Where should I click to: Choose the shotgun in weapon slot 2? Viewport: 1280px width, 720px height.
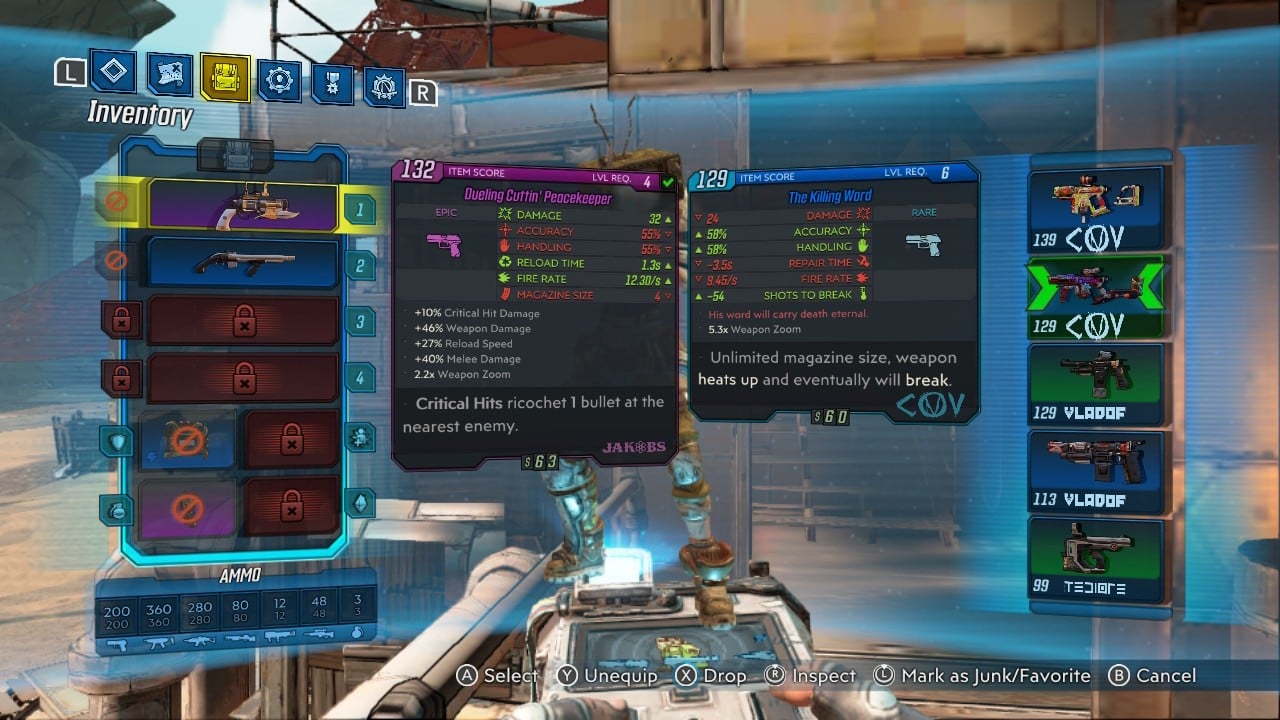click(244, 264)
